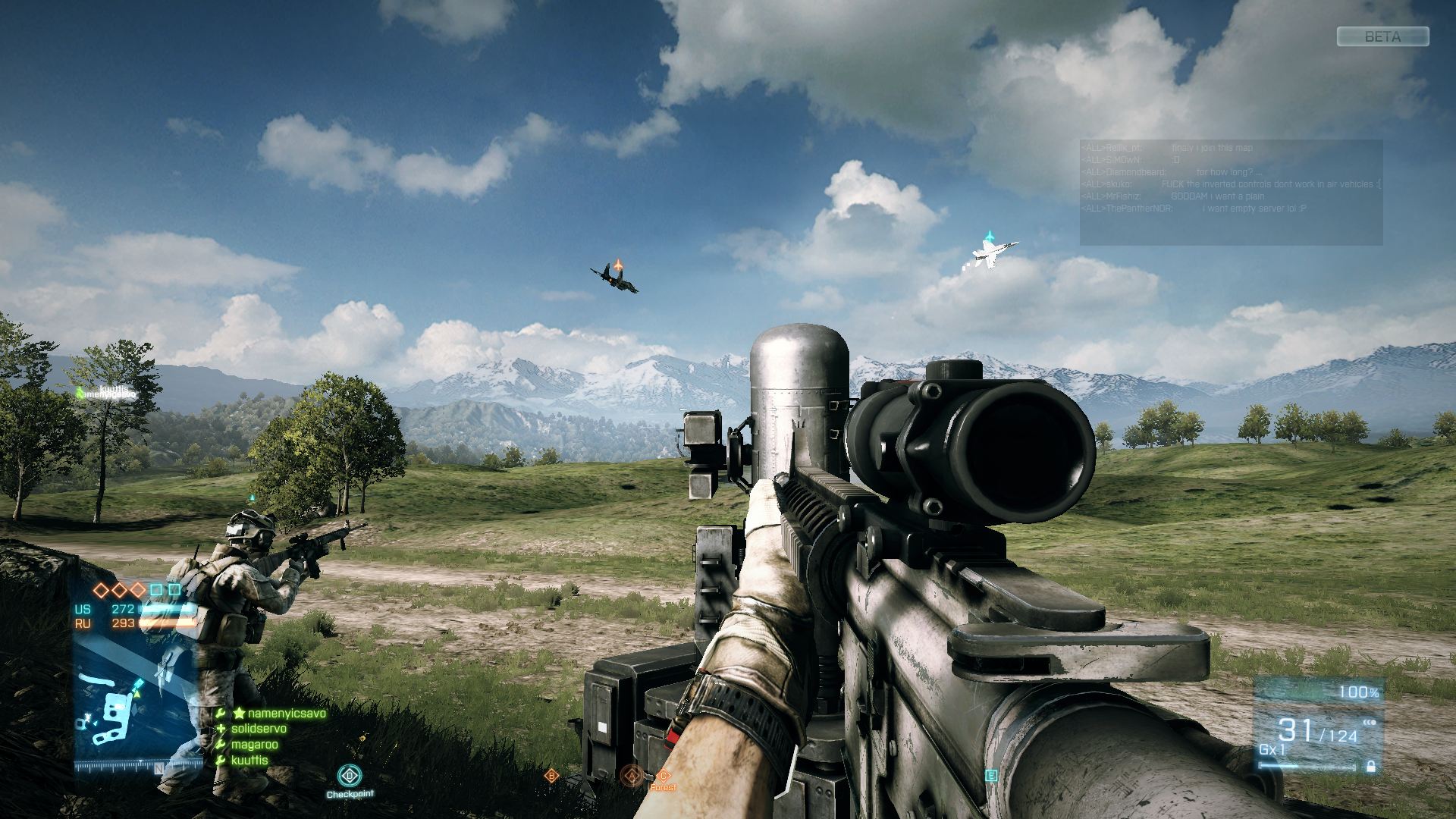
Task: Toggle the blue neutral flag square indicator
Action: click(x=157, y=588)
